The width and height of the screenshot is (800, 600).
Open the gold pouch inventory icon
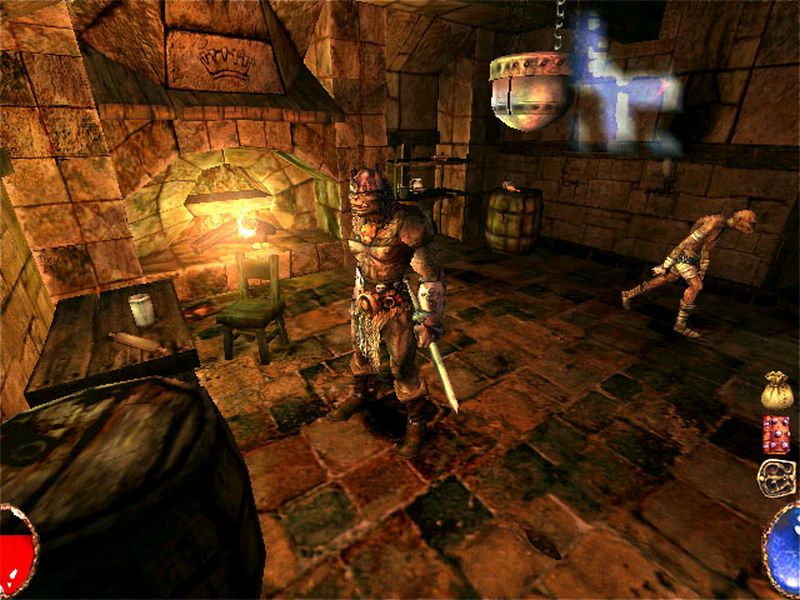coord(777,391)
